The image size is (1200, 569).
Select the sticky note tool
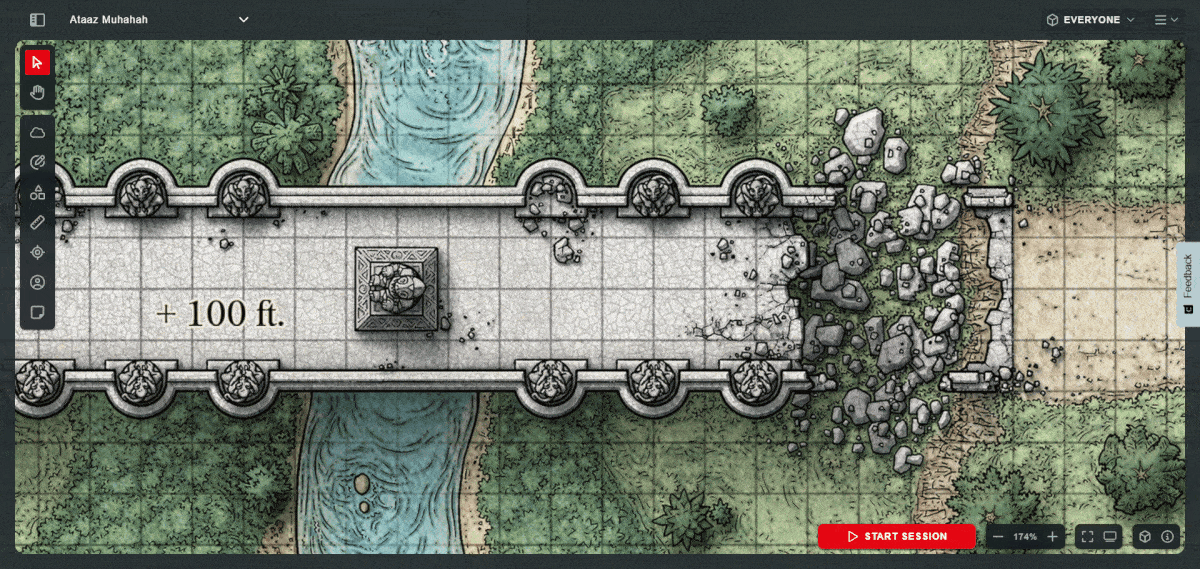coord(37,312)
